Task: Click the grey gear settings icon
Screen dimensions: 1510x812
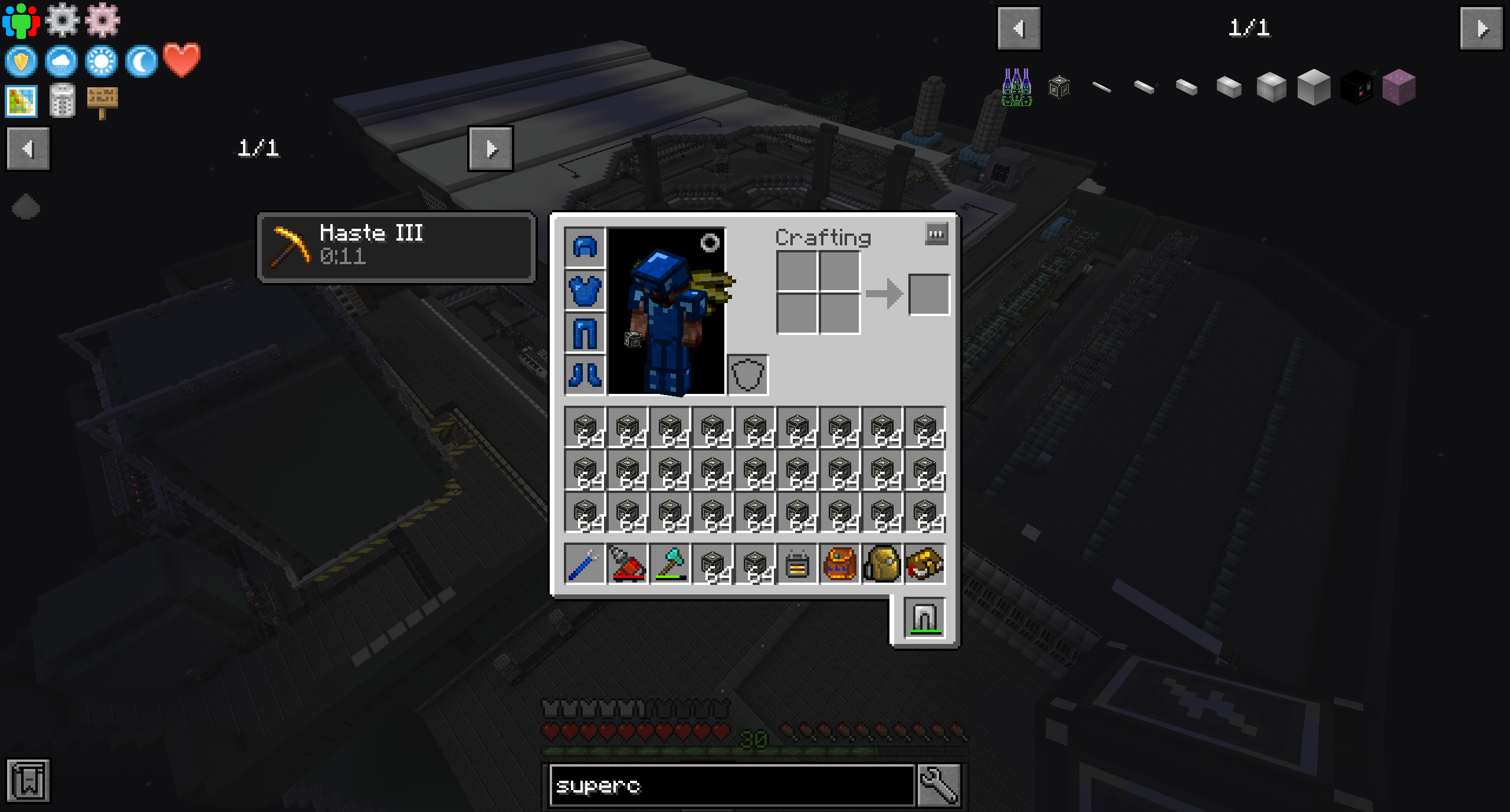Action: 62,19
